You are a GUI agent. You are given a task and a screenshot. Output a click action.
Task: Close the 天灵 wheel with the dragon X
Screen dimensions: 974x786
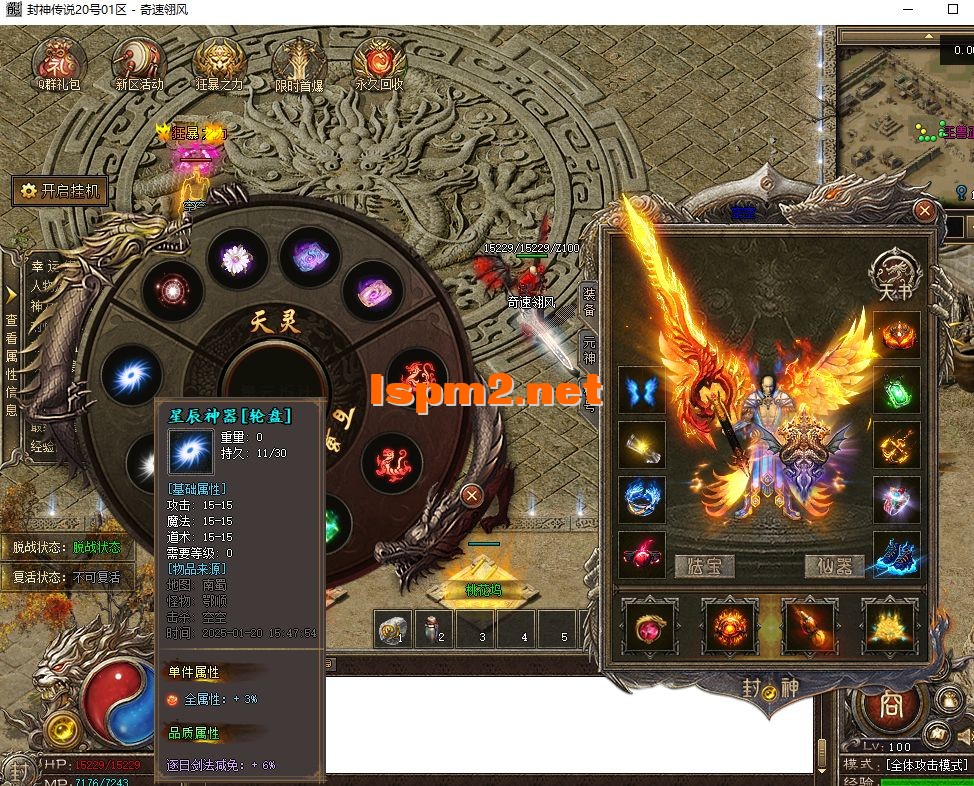click(472, 495)
